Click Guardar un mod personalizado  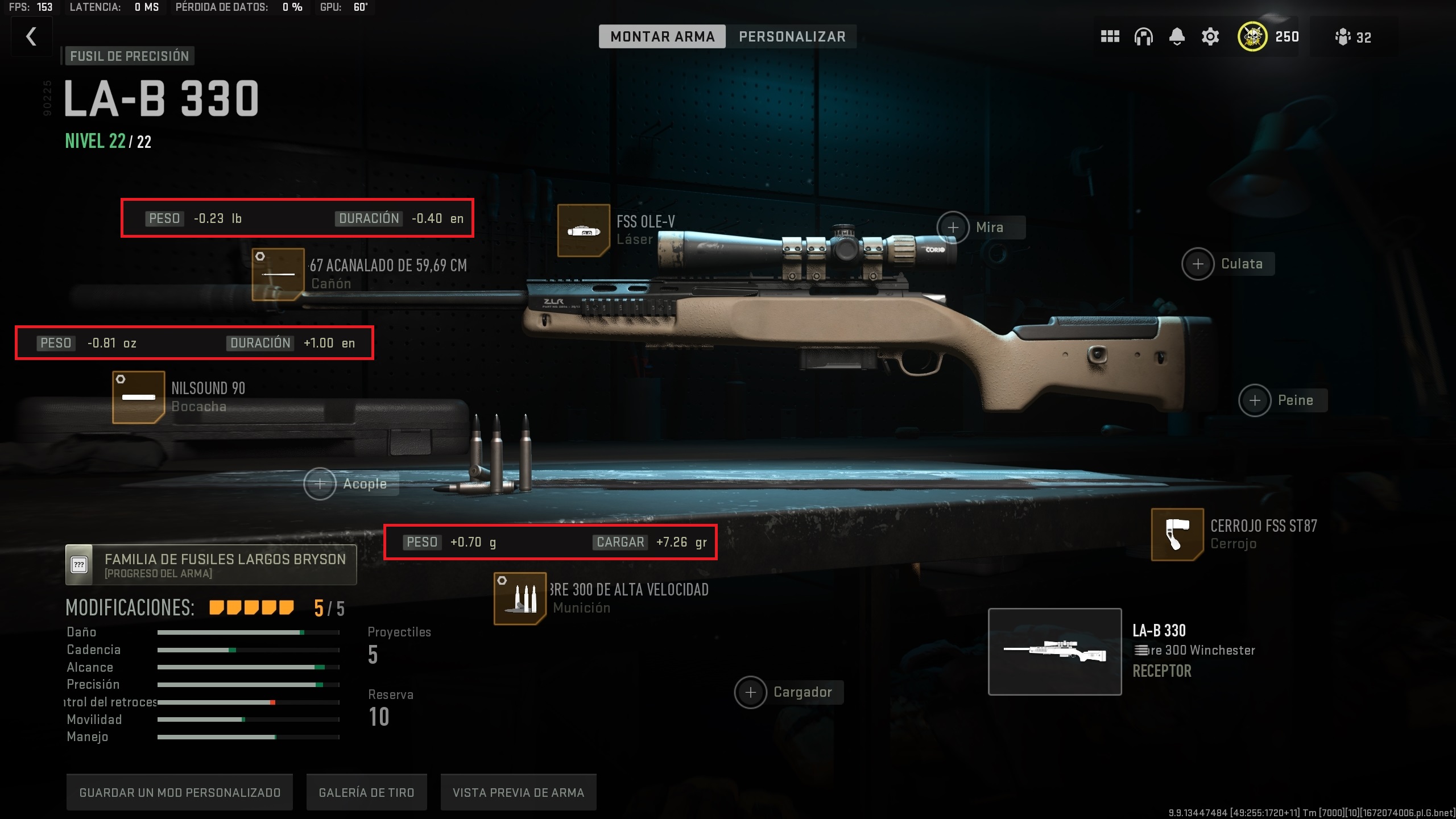[x=180, y=792]
